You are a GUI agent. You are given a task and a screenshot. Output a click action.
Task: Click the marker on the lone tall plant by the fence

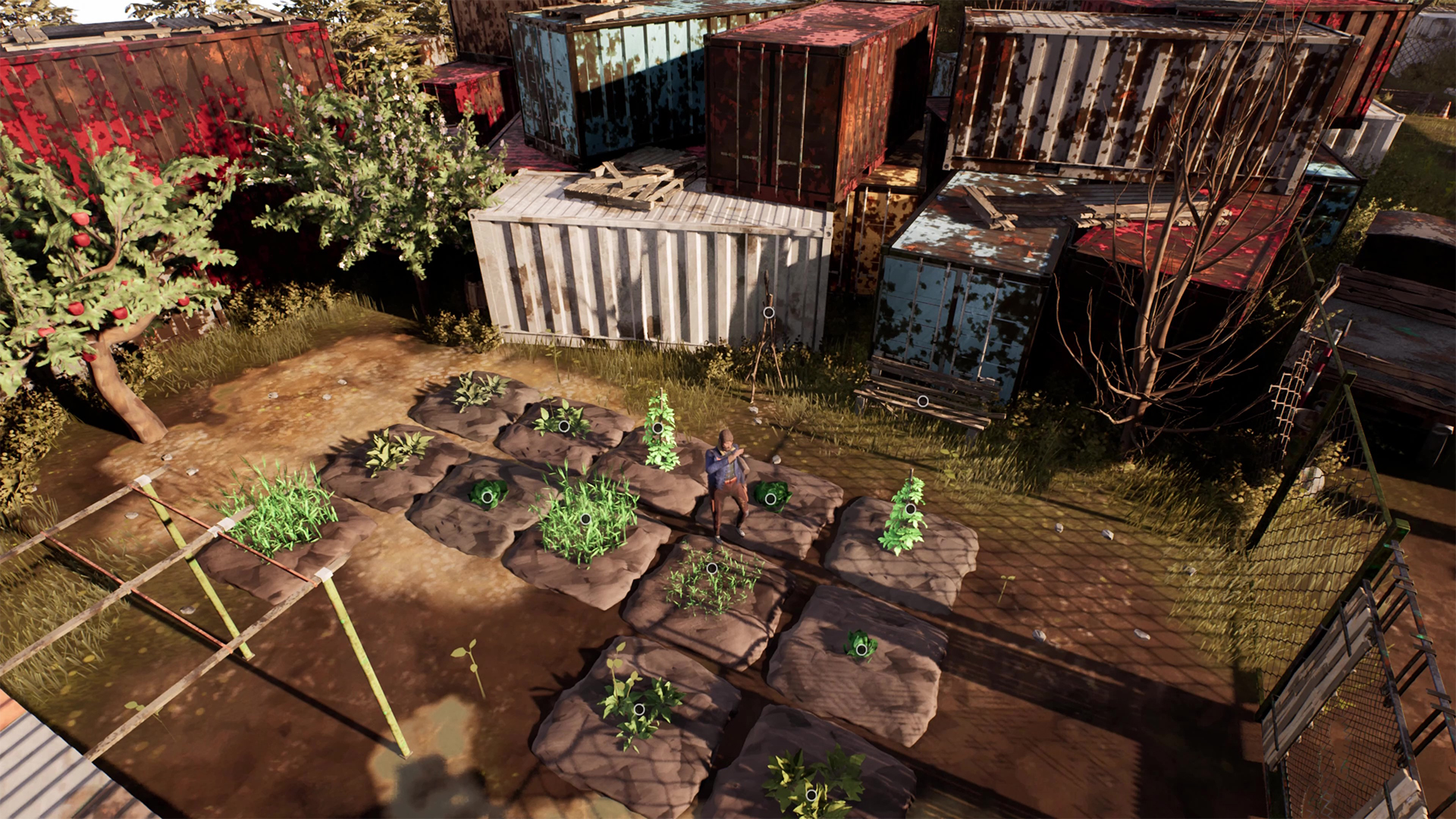coord(909,507)
